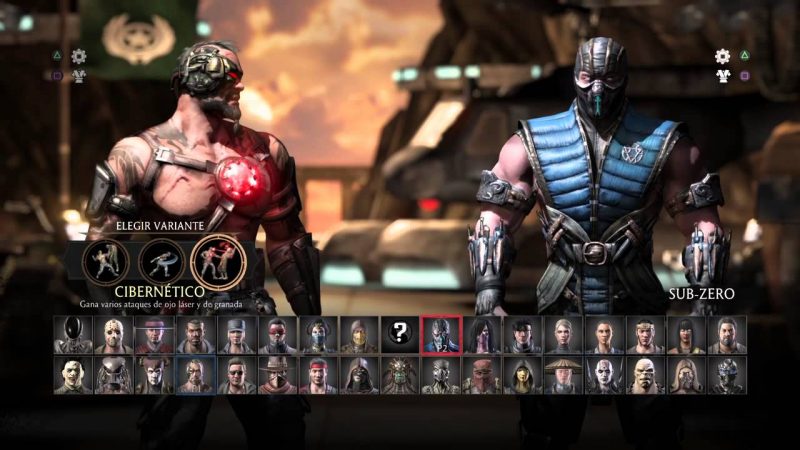Choose Kano's blue-highlighted portrait
Screen dimensions: 800x450
[195, 375]
